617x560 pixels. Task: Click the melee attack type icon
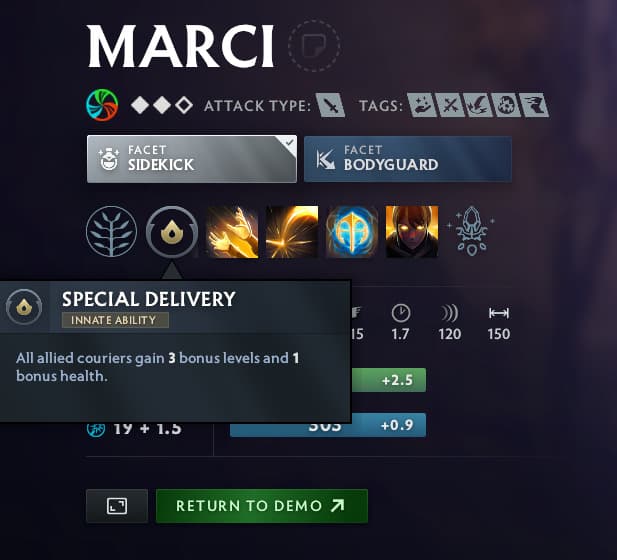click(331, 105)
